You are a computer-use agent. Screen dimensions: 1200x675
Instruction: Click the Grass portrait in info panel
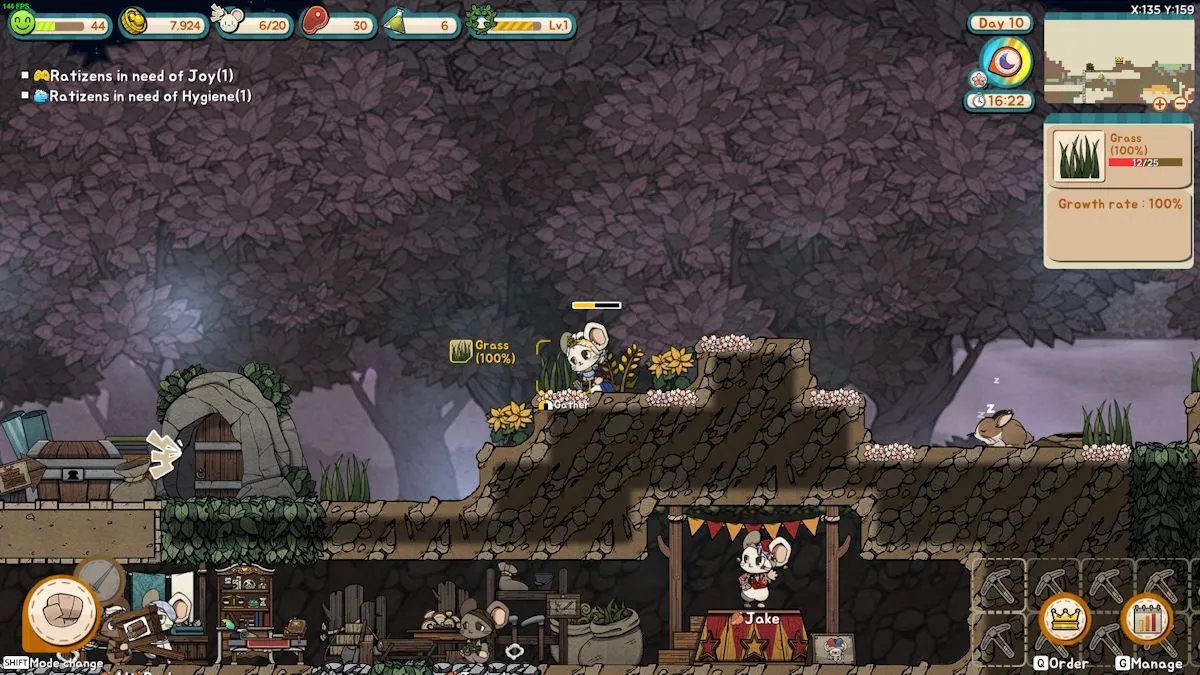coord(1079,157)
